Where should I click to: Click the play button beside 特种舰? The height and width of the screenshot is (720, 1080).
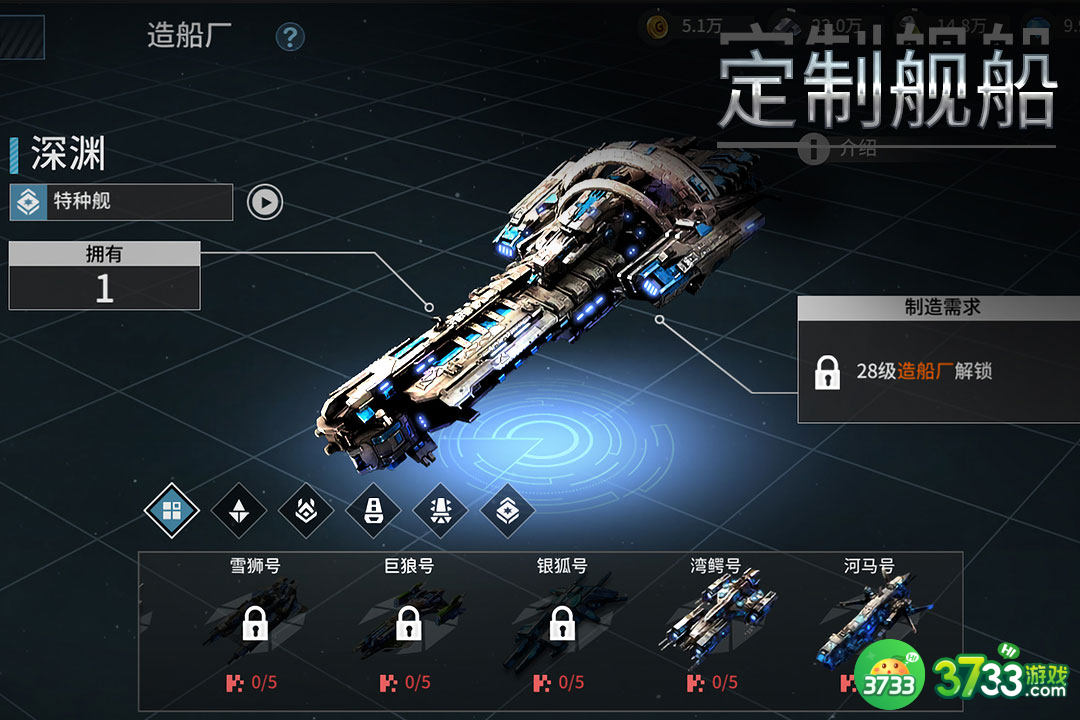coord(265,202)
